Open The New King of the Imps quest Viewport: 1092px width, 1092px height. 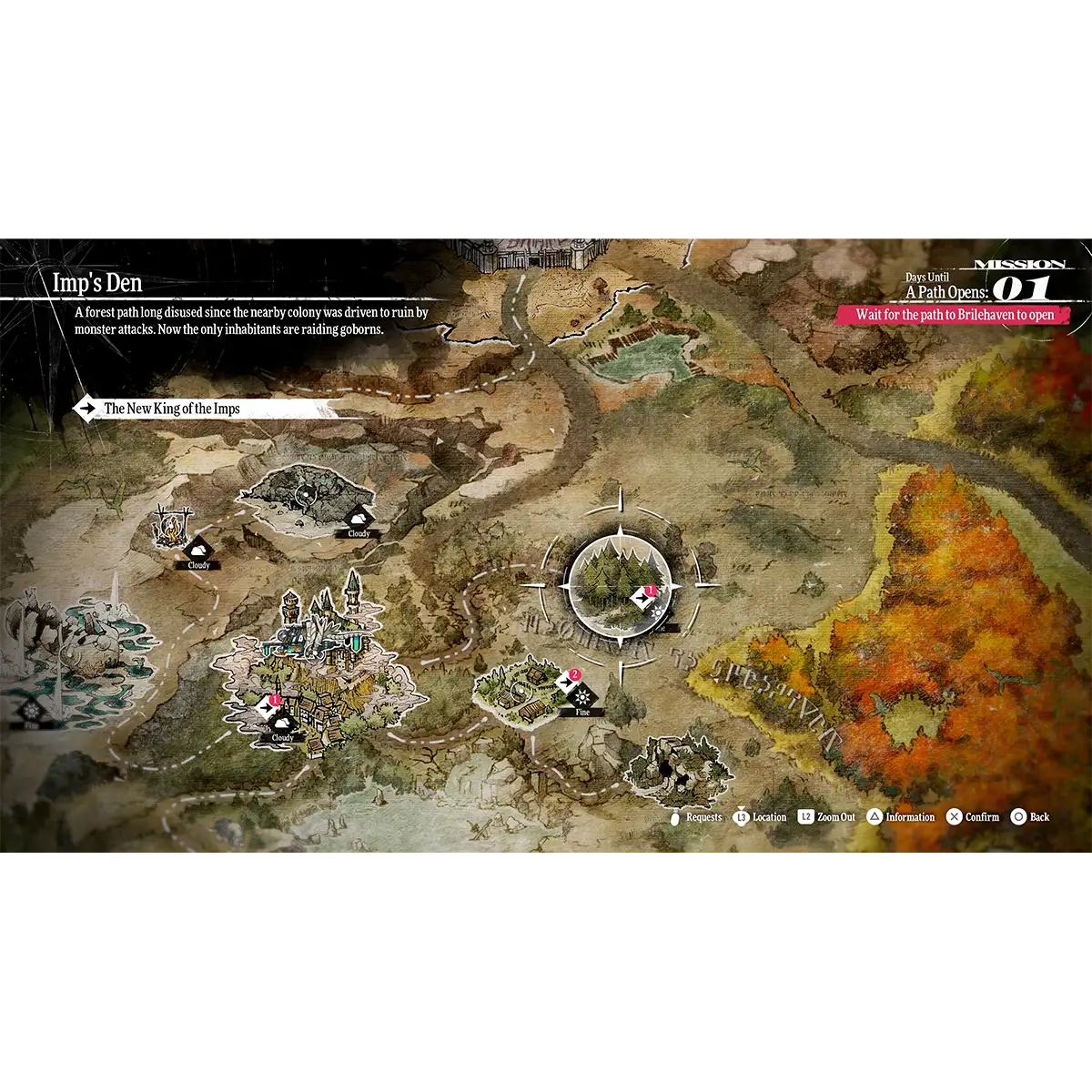click(x=171, y=409)
